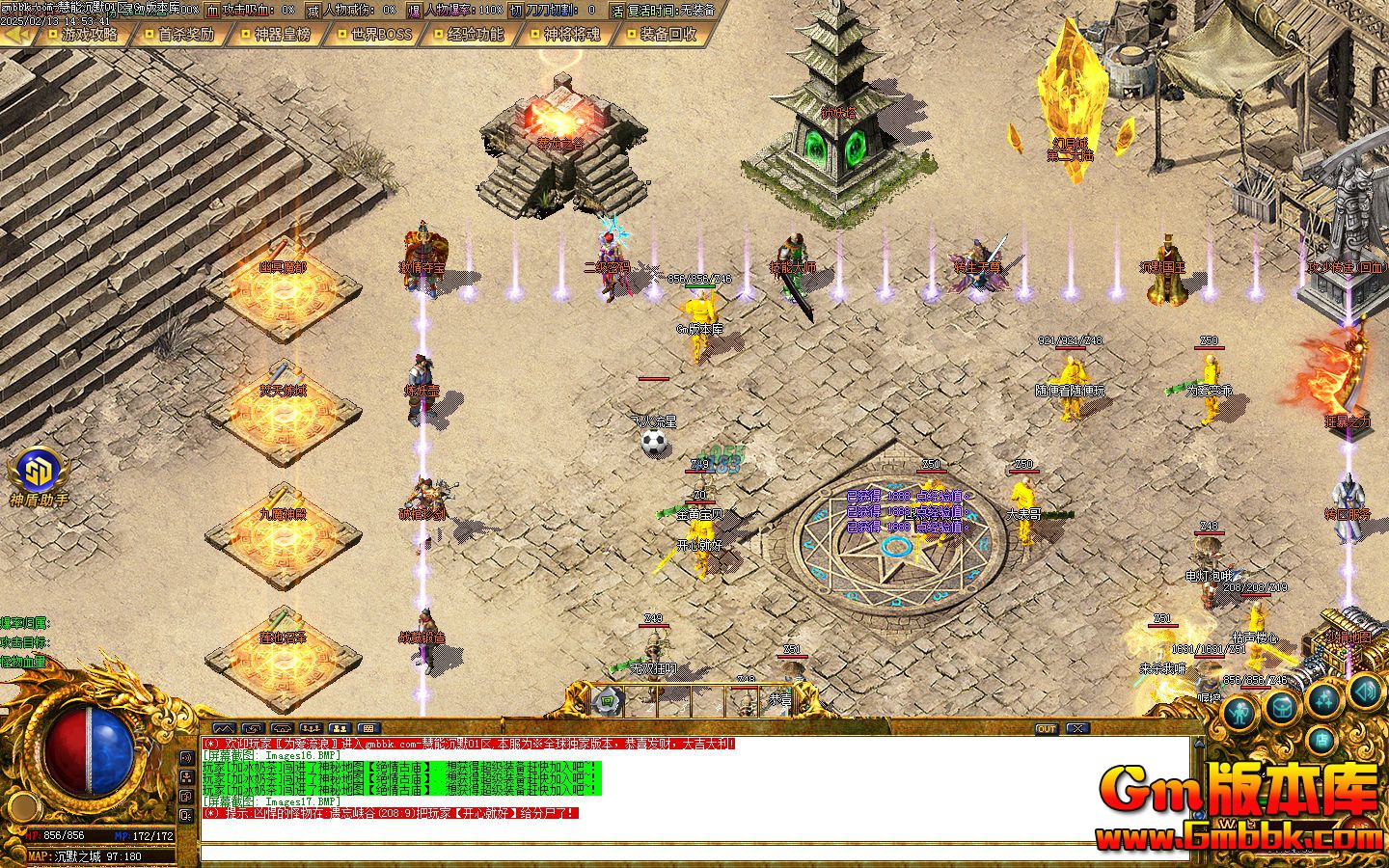Mute game audio with the speaker icon
This screenshot has width=1389, height=868.
(x=1365, y=692)
